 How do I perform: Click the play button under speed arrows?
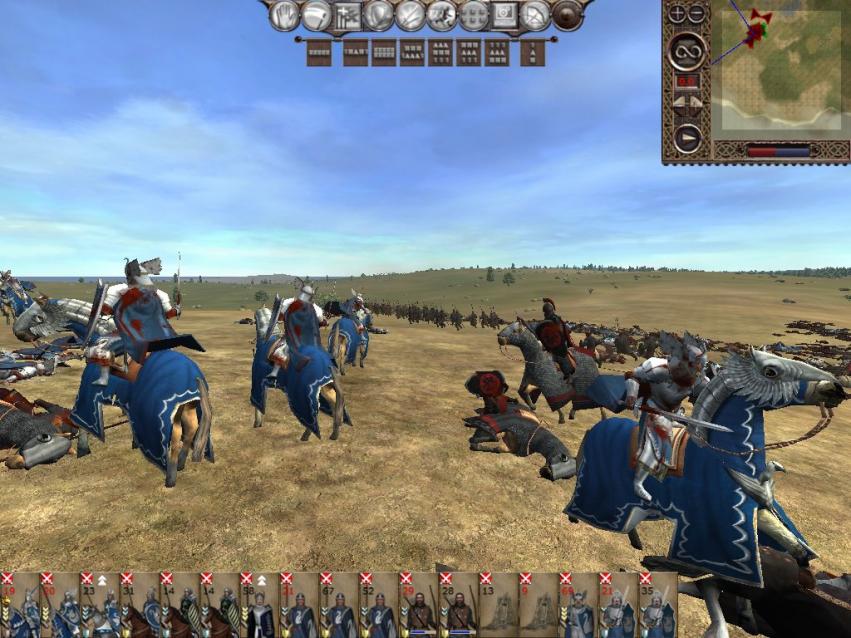tap(687, 137)
